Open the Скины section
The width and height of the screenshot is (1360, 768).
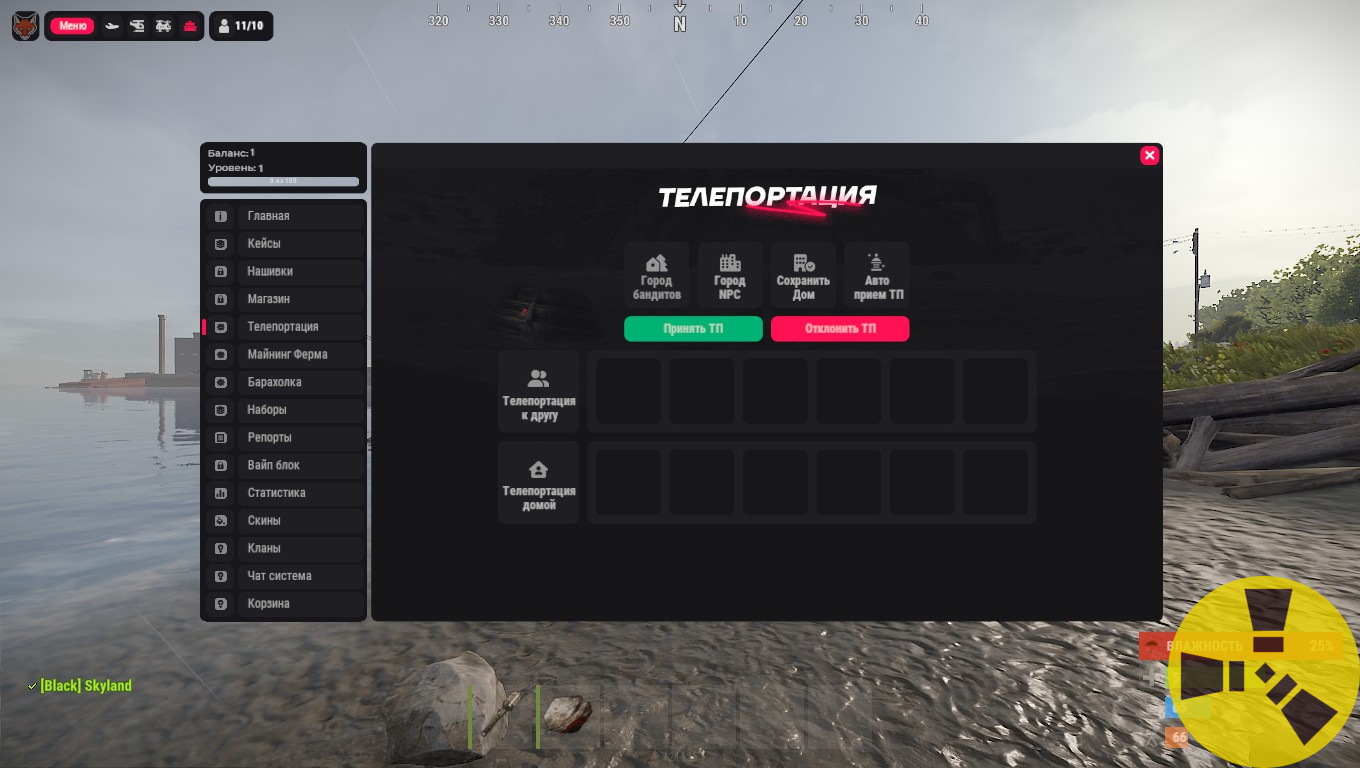click(x=284, y=521)
